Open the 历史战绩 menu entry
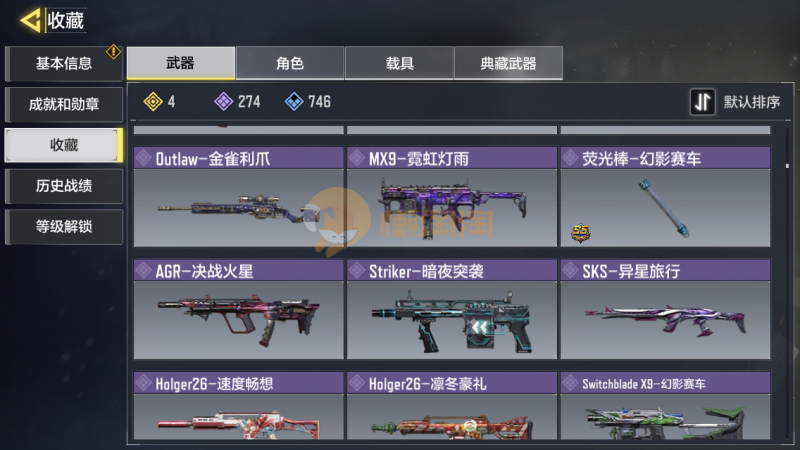Viewport: 800px width, 450px height. pyautogui.click(x=64, y=186)
